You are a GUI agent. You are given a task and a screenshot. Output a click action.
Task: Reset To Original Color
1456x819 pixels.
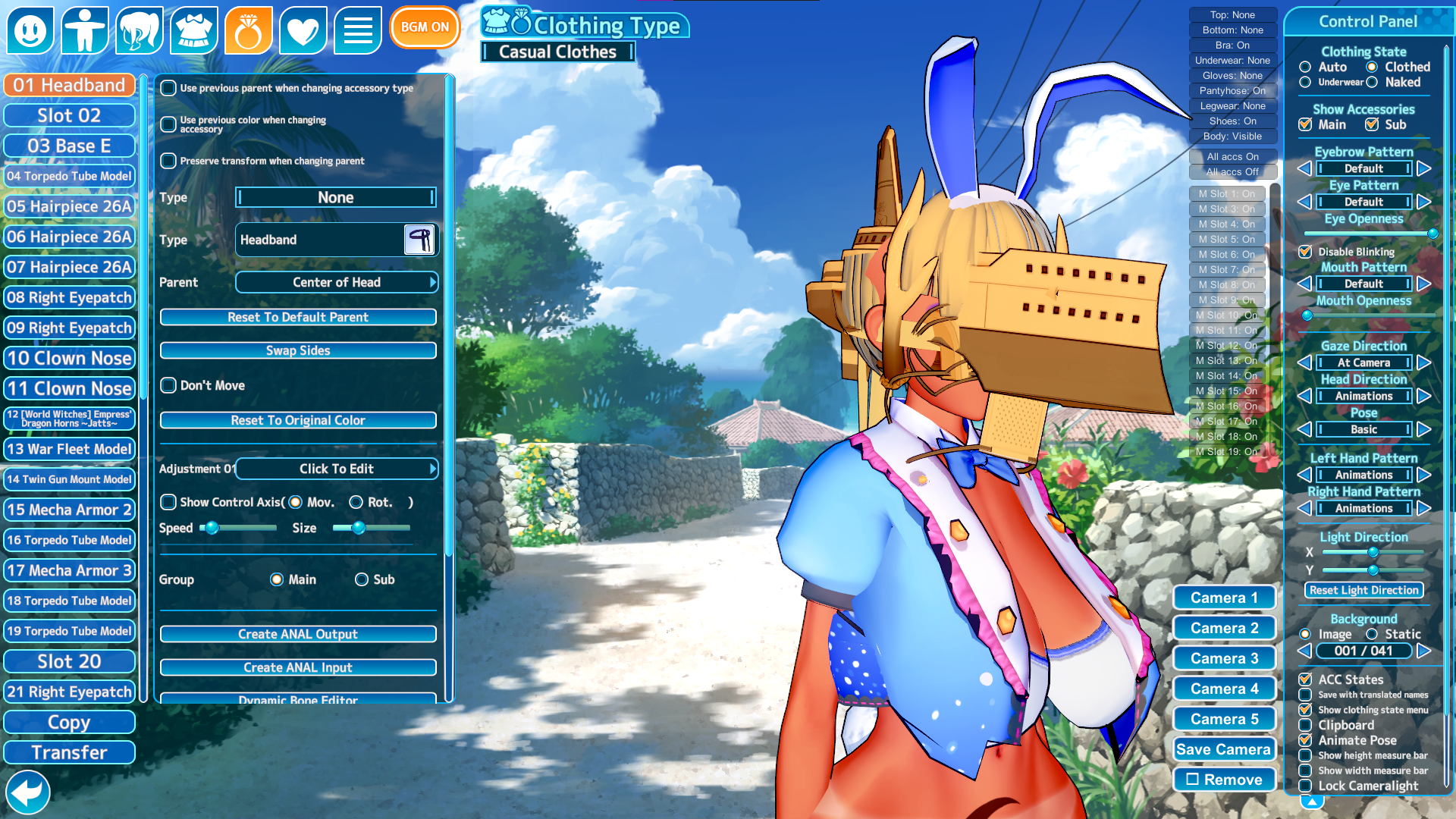coord(298,420)
